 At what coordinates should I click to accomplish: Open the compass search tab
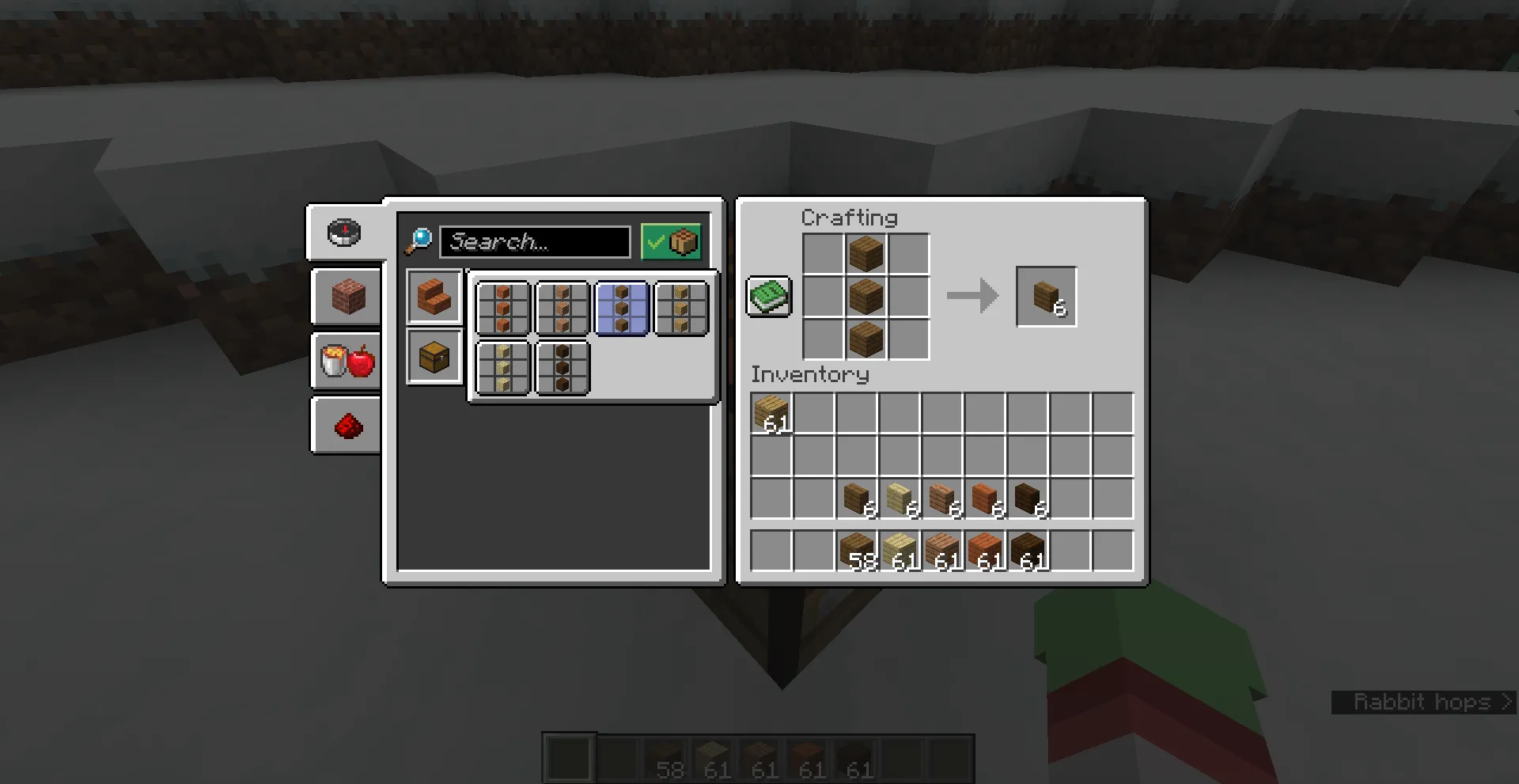[346, 232]
